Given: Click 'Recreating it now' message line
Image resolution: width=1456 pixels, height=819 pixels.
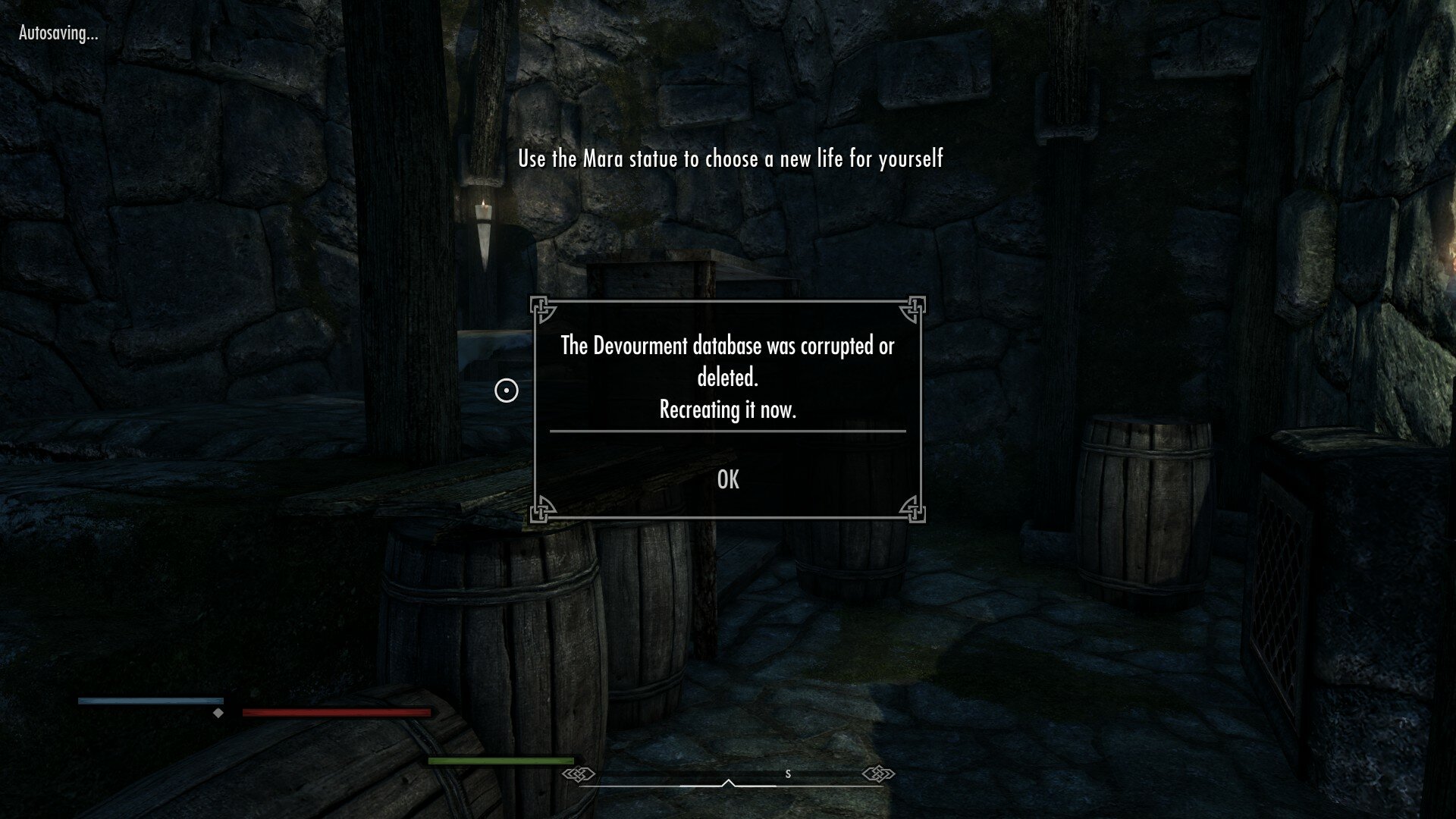Looking at the screenshot, I should 726,411.
